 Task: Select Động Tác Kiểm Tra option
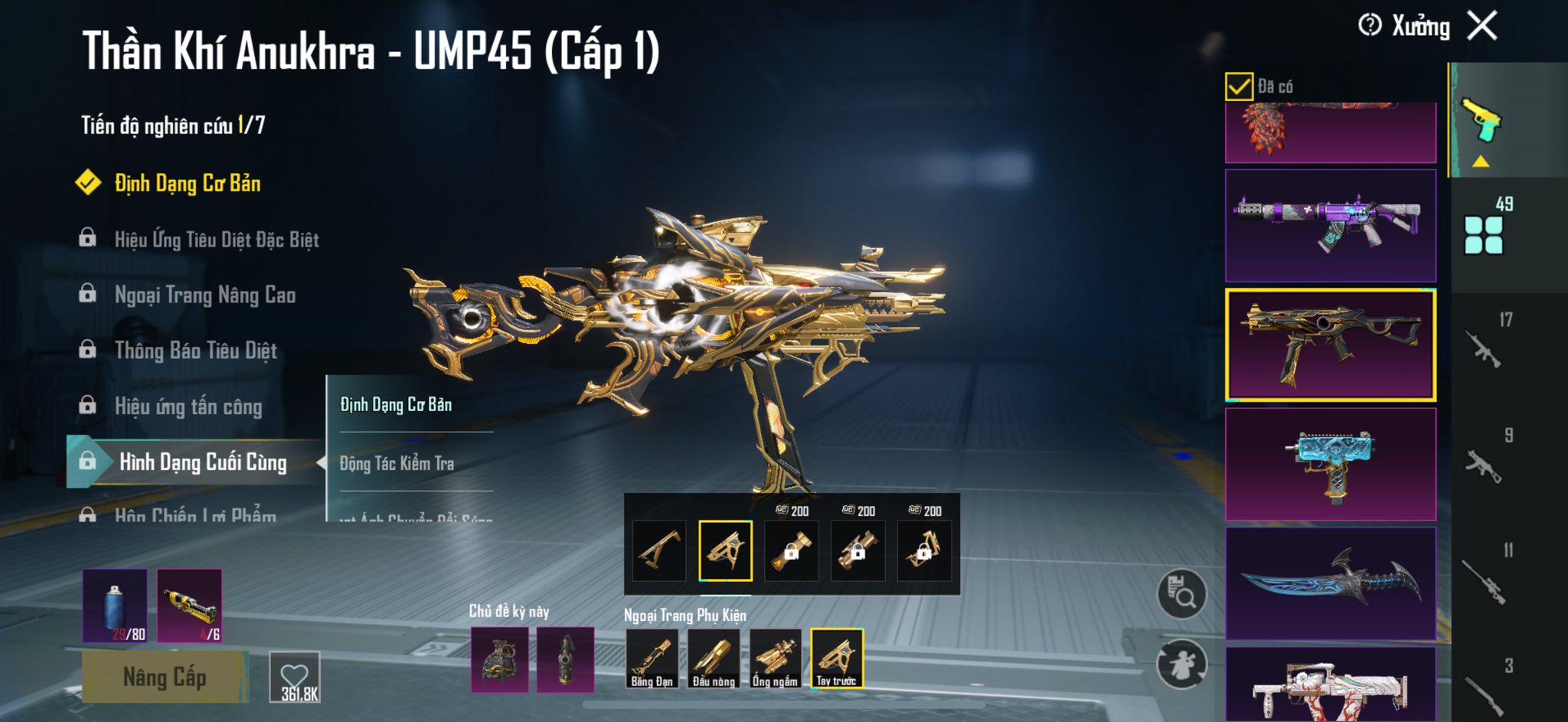pyautogui.click(x=397, y=463)
